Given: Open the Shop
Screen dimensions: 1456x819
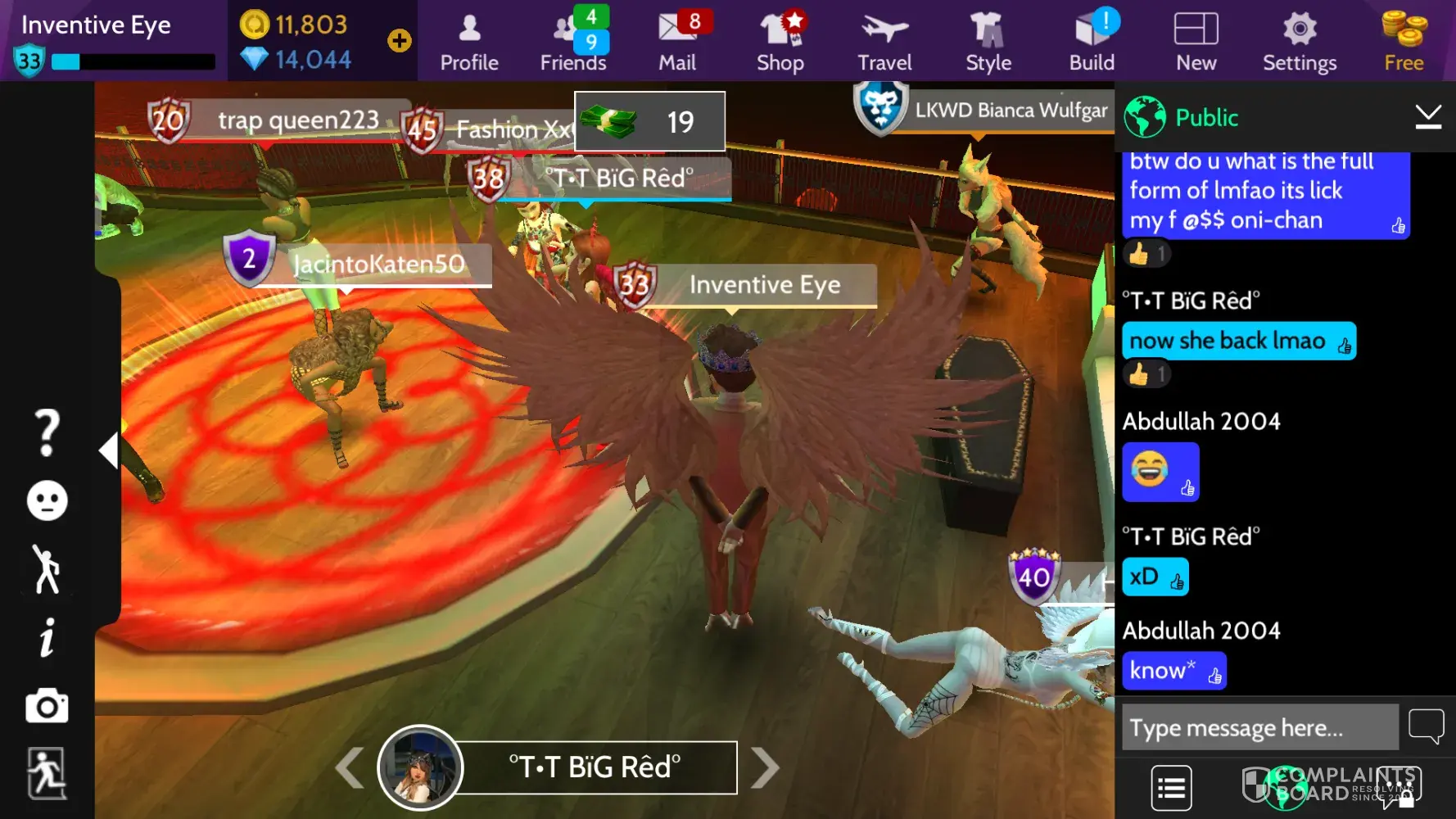Looking at the screenshot, I should (x=780, y=42).
